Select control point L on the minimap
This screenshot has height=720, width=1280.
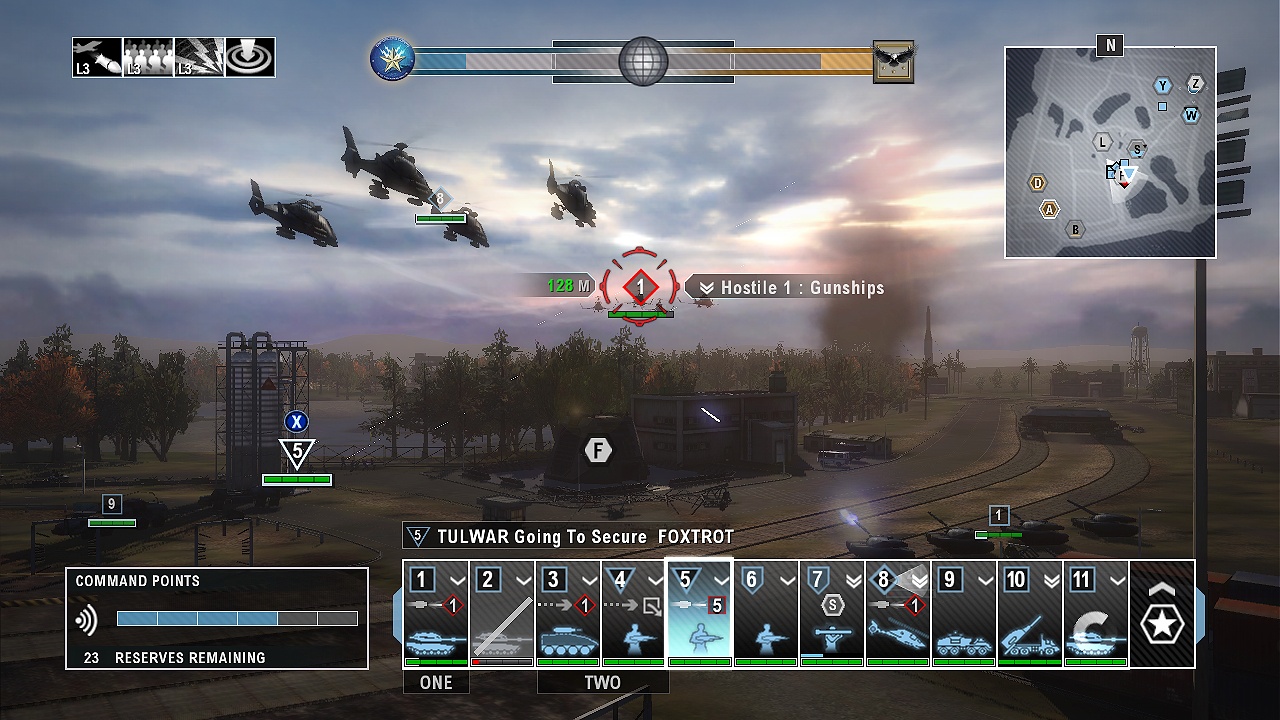click(x=1103, y=143)
